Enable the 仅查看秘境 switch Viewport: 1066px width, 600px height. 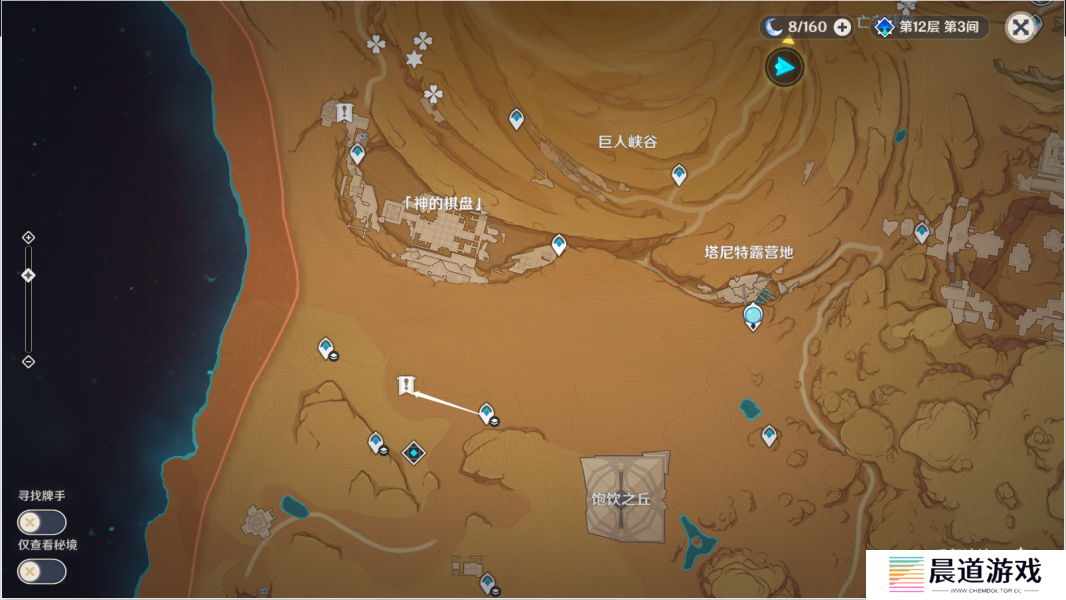[x=41, y=571]
